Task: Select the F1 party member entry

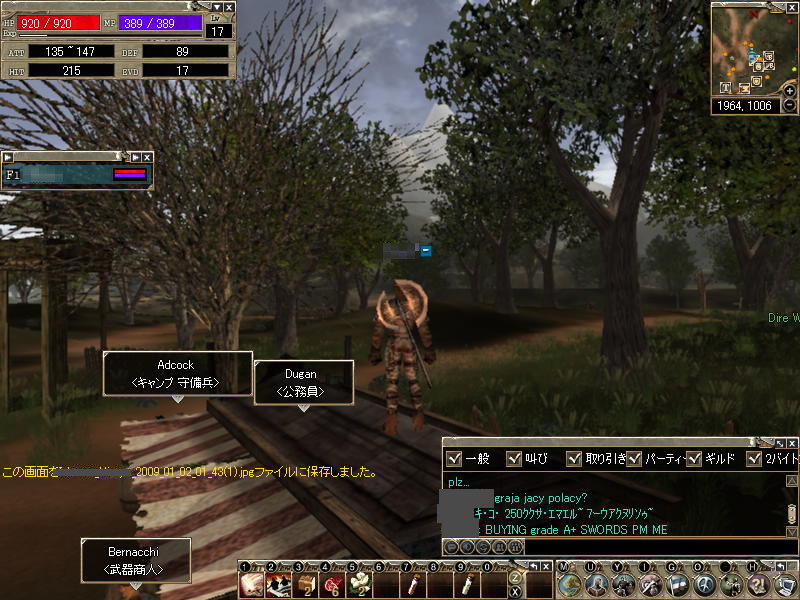Action: 76,175
